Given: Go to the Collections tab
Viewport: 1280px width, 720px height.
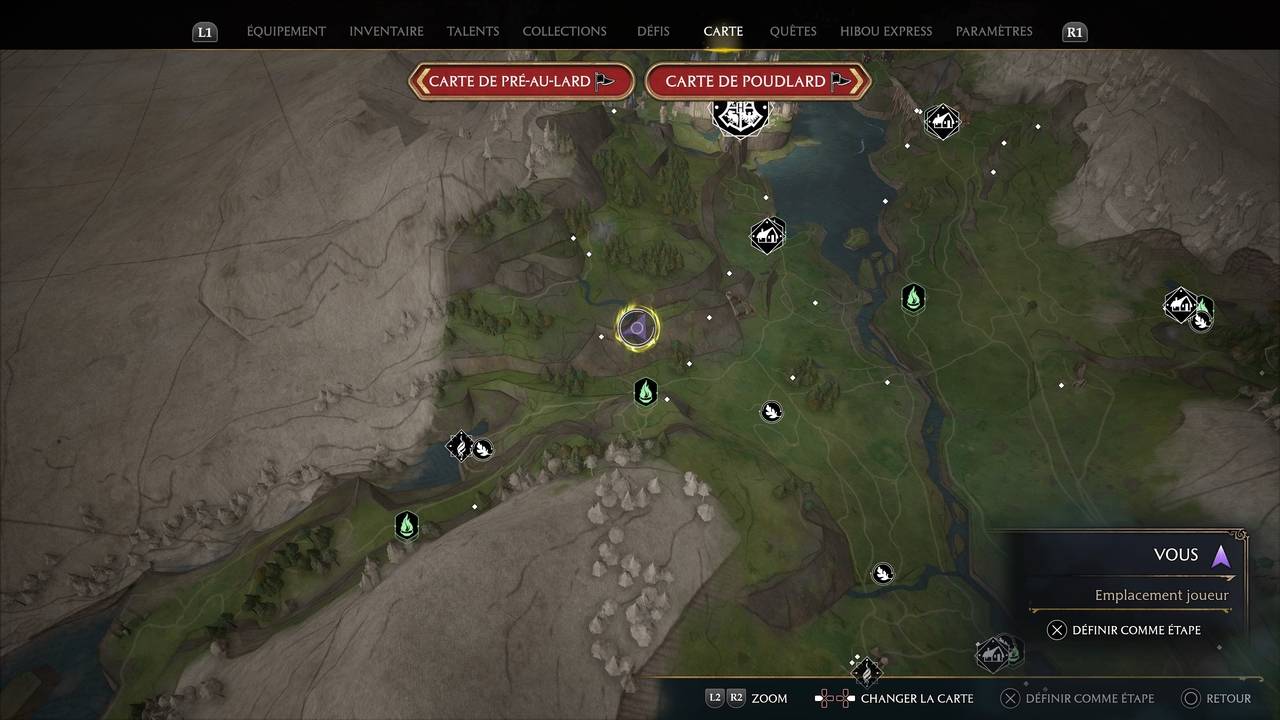Looking at the screenshot, I should click(x=564, y=31).
